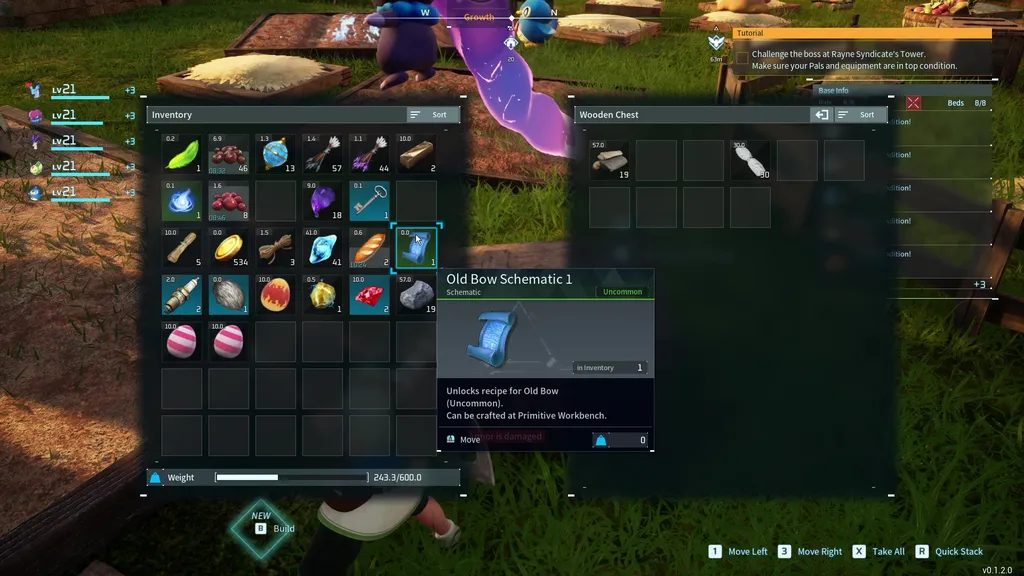Select the green leaf item slot
Image resolution: width=1024 pixels, height=576 pixels.
(182, 154)
